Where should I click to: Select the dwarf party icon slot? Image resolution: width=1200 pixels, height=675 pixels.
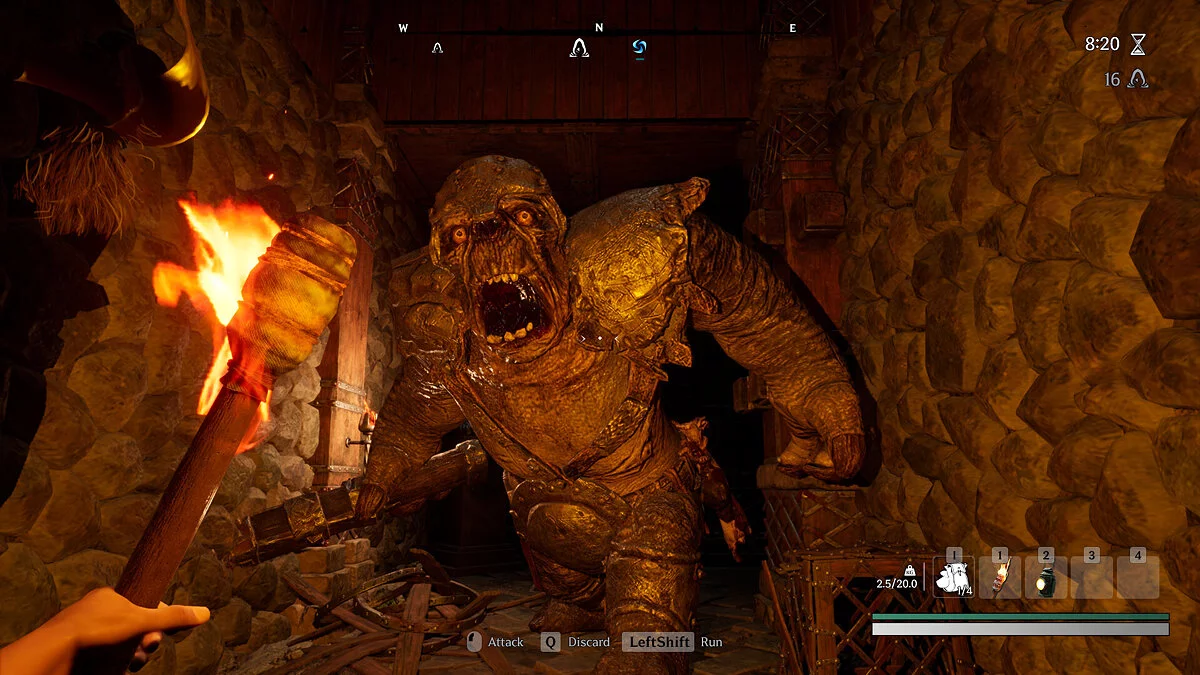[x=953, y=578]
